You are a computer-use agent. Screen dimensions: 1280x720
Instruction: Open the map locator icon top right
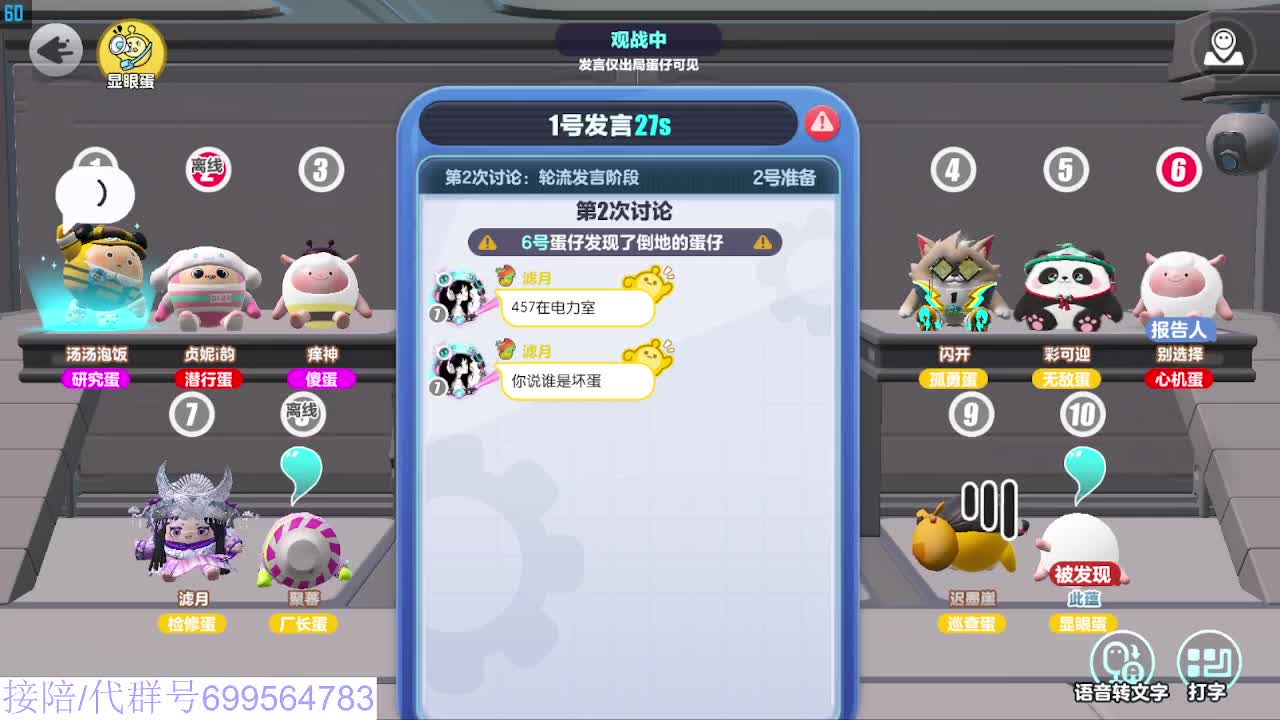click(1222, 47)
